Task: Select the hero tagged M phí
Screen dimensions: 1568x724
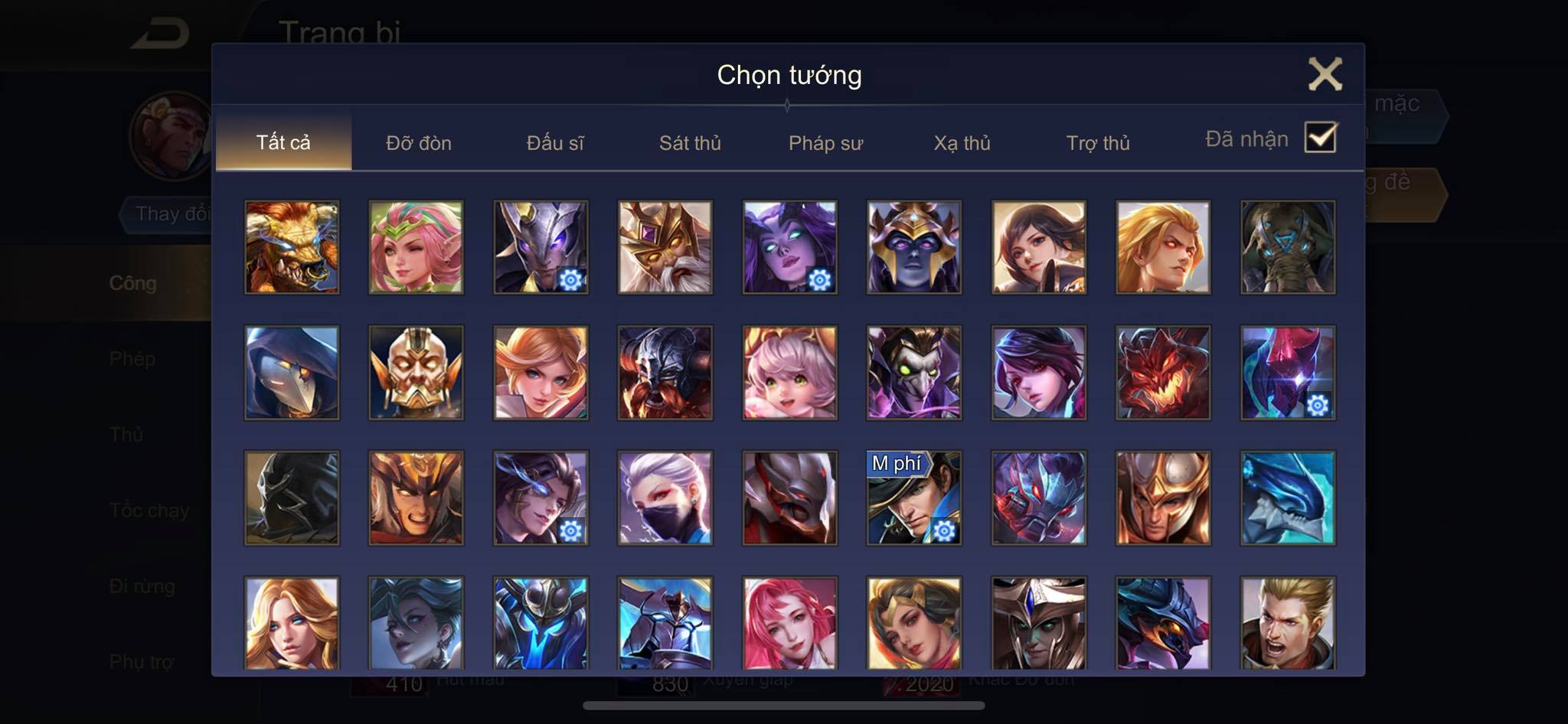Action: pyautogui.click(x=914, y=497)
